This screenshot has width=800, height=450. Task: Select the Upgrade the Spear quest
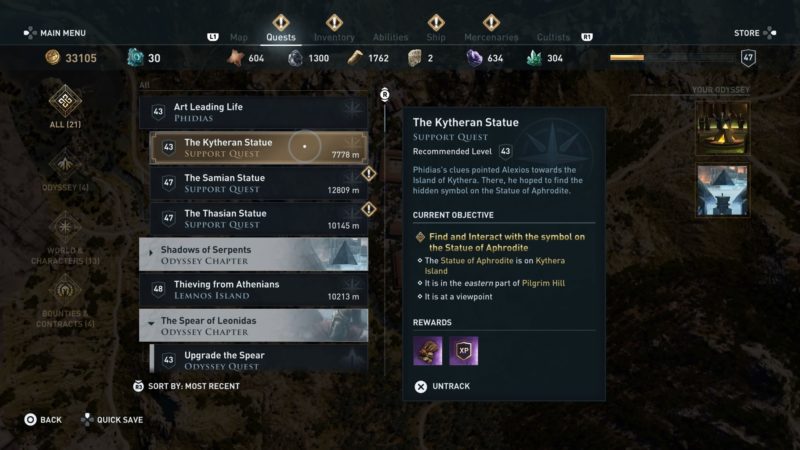click(257, 360)
